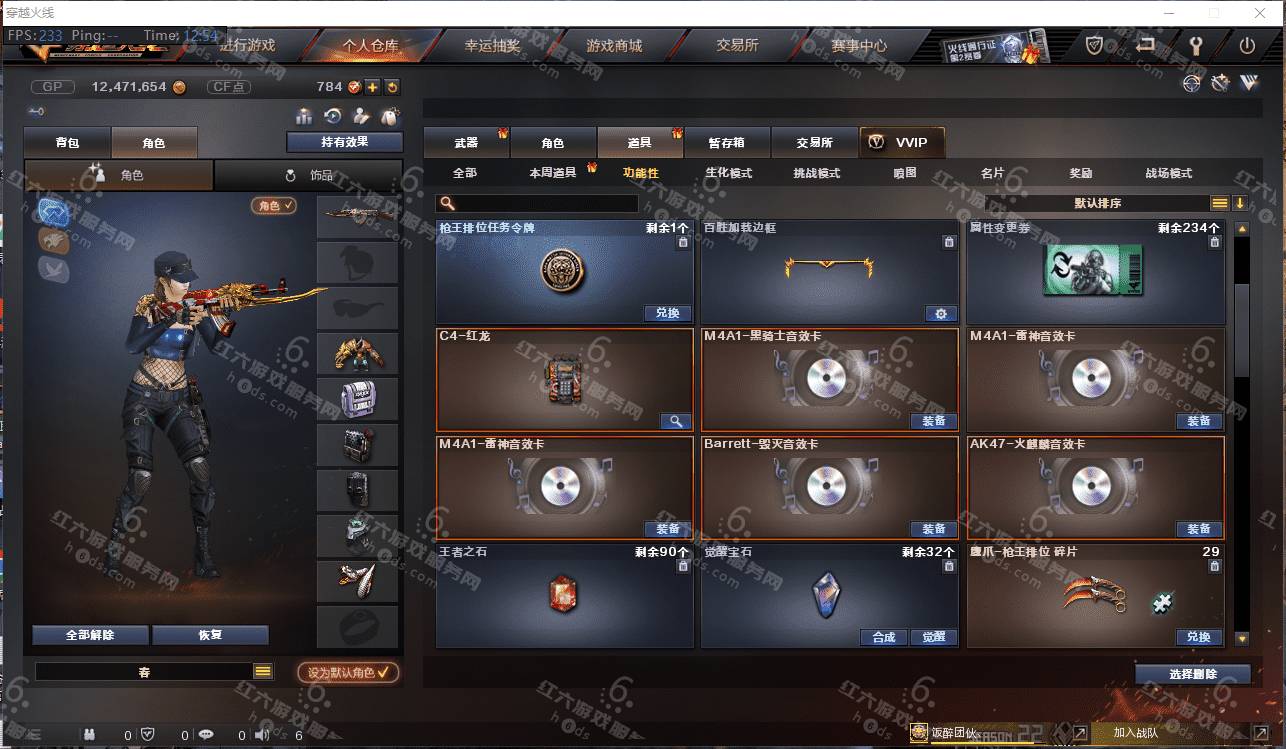Open the 赛事中心 tournament center
The image size is (1286, 749).
[859, 46]
